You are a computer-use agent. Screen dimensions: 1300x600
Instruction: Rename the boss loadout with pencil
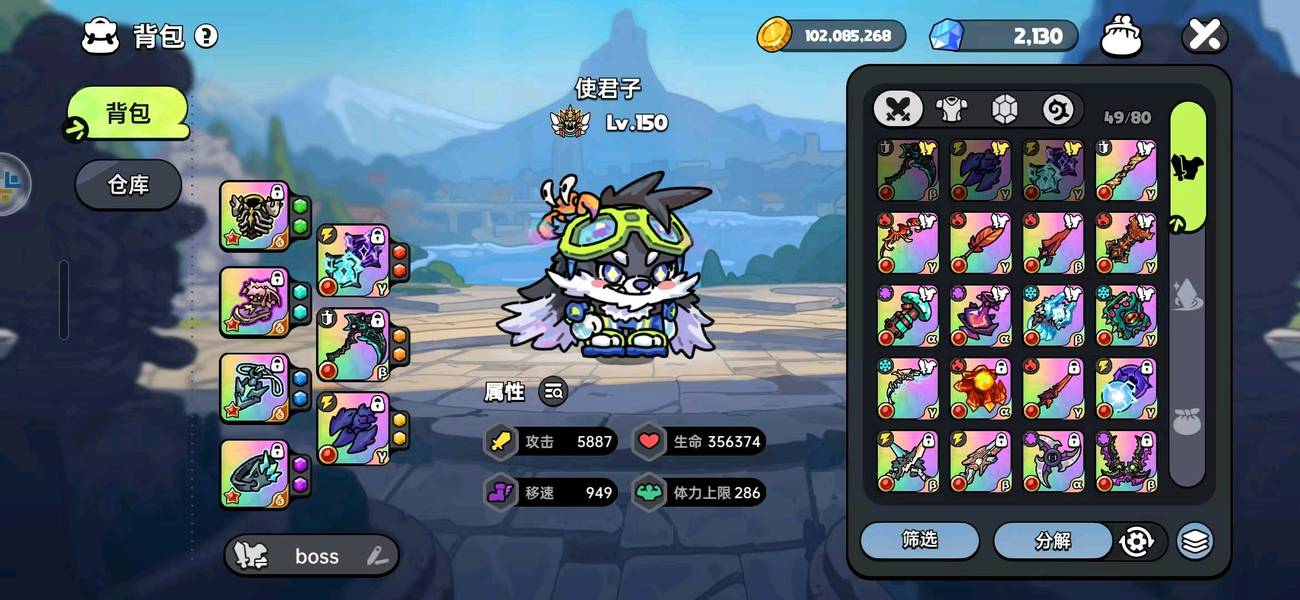point(377,556)
